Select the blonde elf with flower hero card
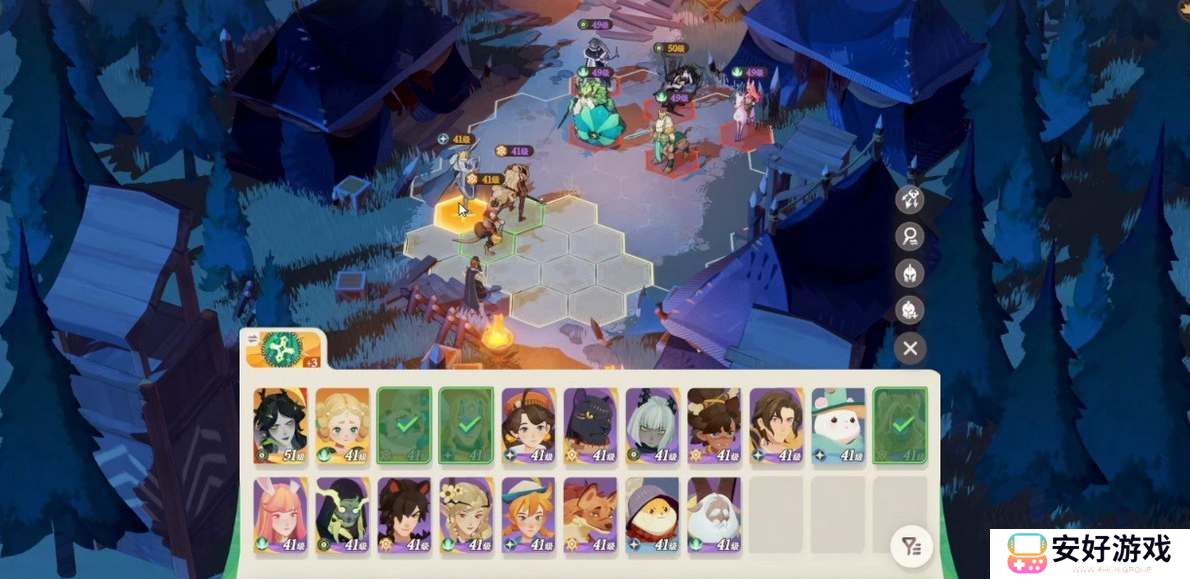The height and width of the screenshot is (579, 1190). 466,514
